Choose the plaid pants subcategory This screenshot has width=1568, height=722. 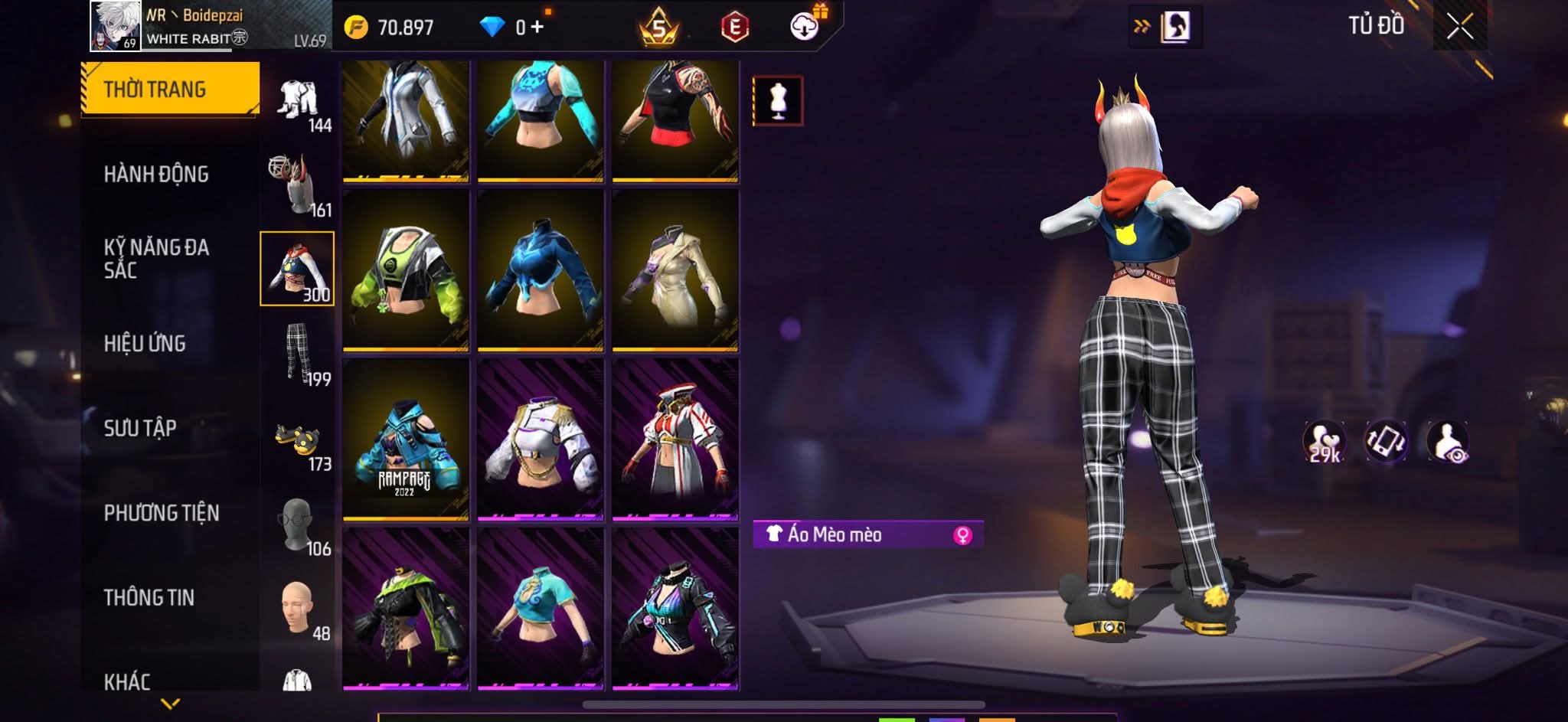point(297,353)
